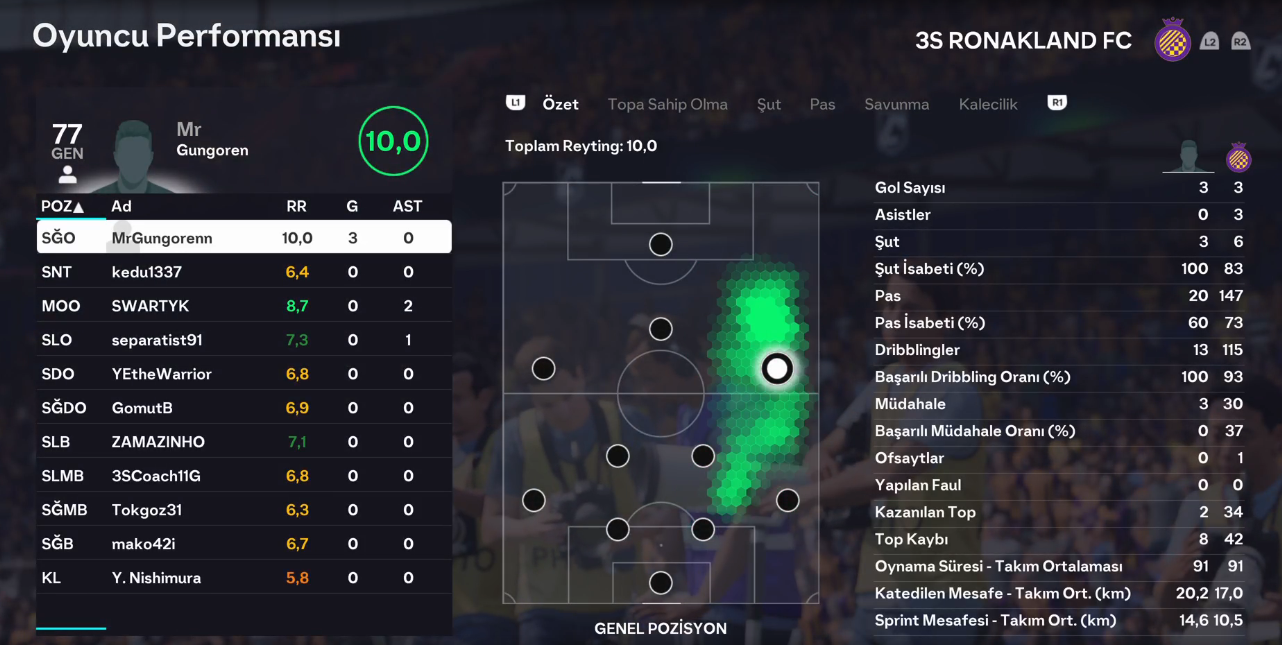Choose mako42i in the player list
This screenshot has height=645, width=1282.
[x=244, y=544]
